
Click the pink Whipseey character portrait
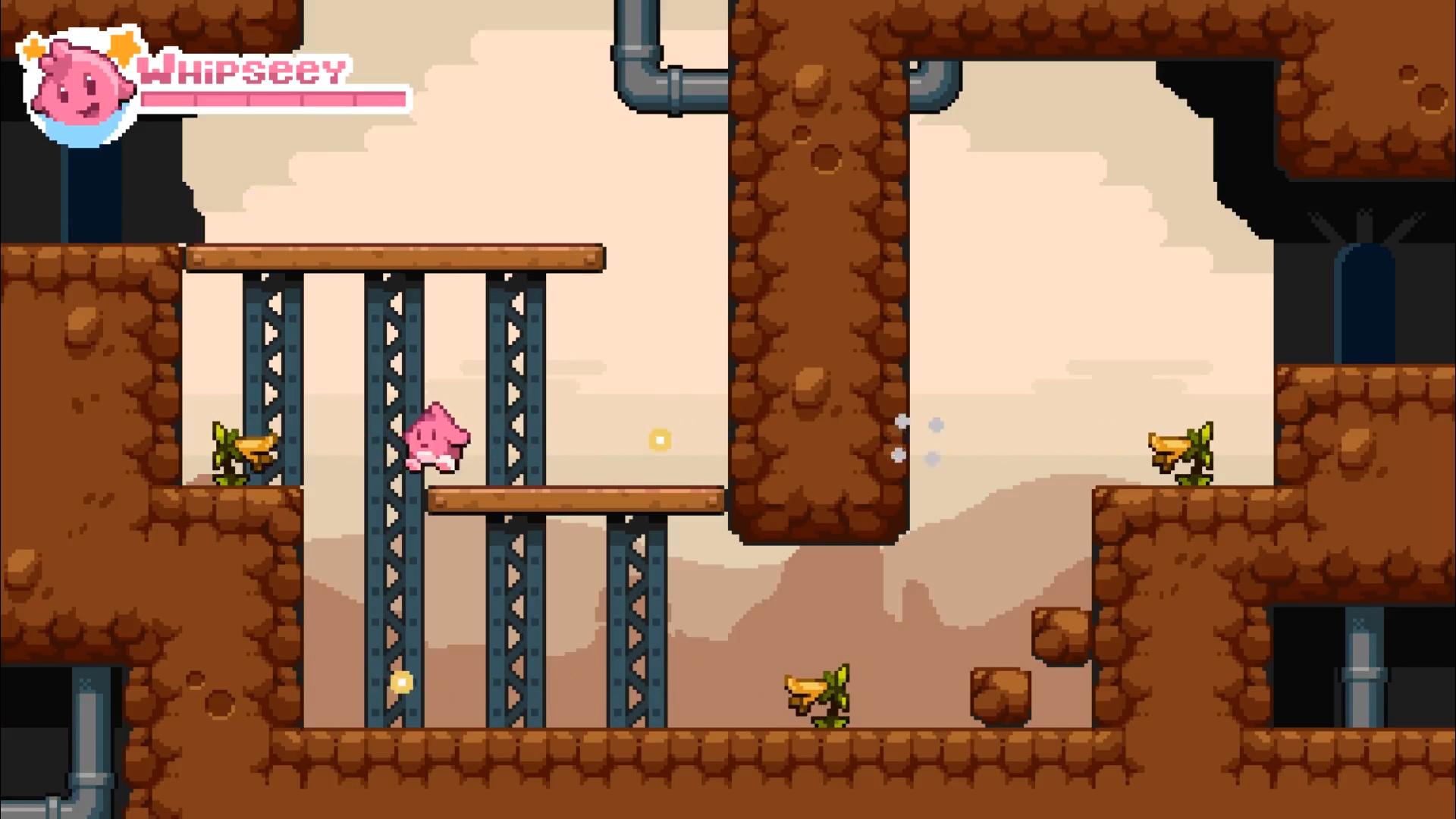[x=78, y=85]
